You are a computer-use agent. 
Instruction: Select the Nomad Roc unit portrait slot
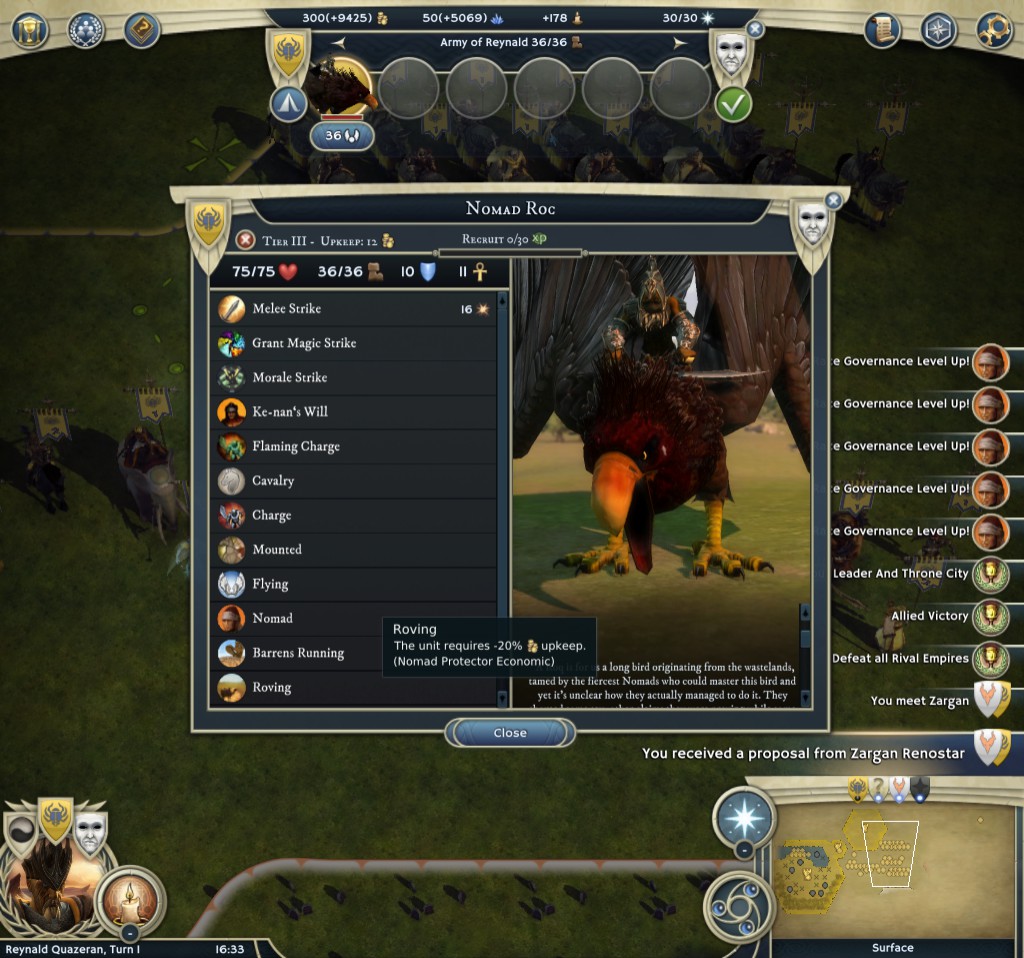(340, 87)
